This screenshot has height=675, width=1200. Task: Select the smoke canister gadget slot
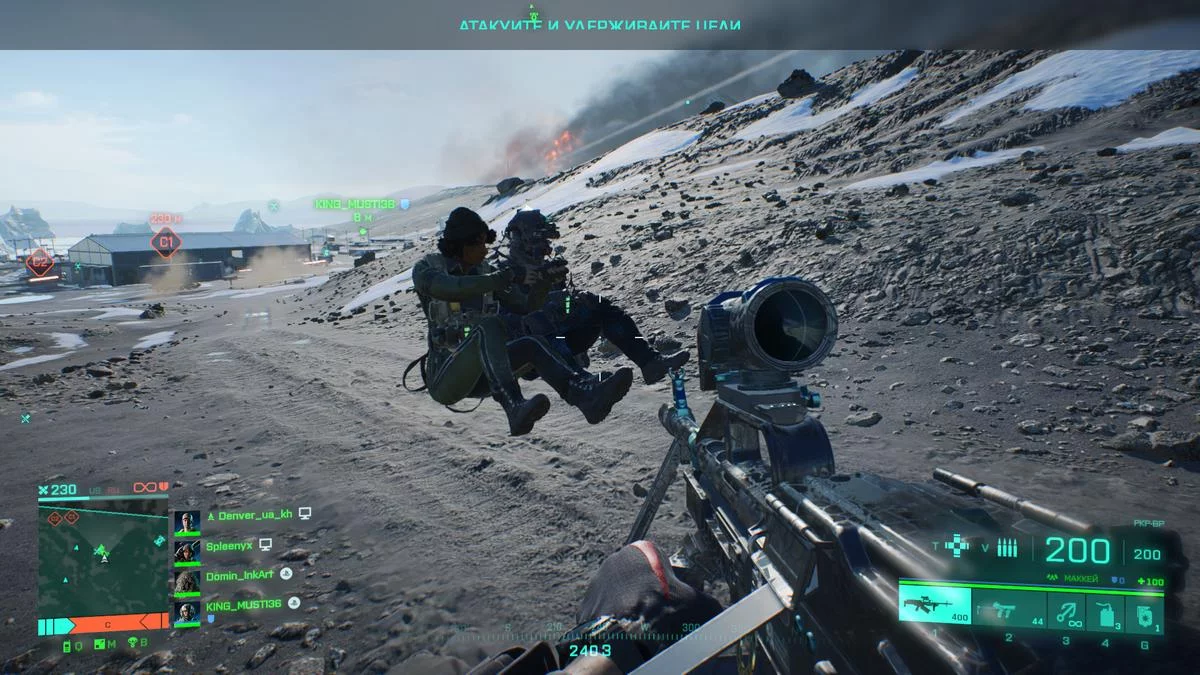tap(1104, 610)
